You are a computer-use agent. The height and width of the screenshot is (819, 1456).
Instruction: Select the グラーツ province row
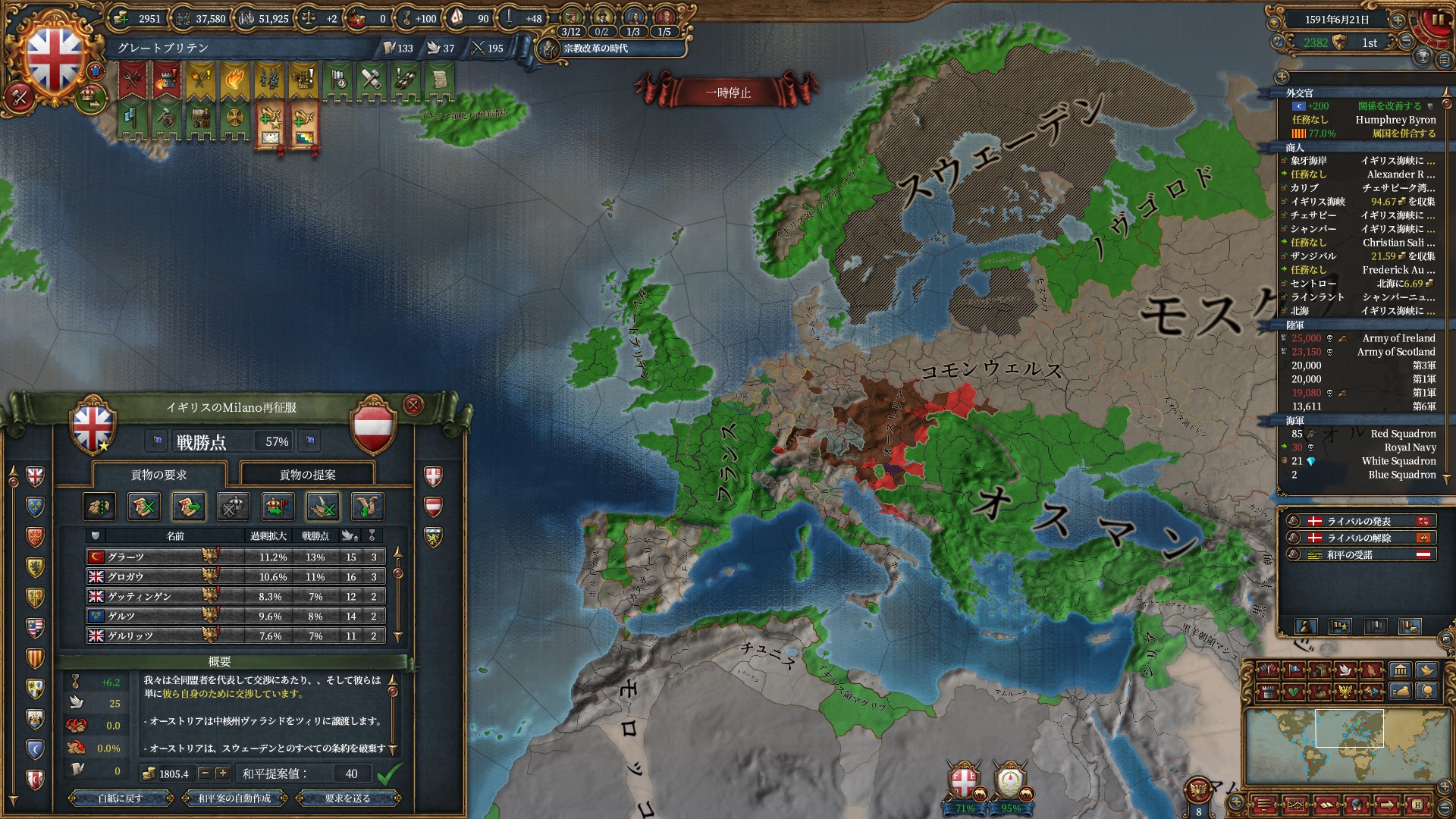coord(235,557)
